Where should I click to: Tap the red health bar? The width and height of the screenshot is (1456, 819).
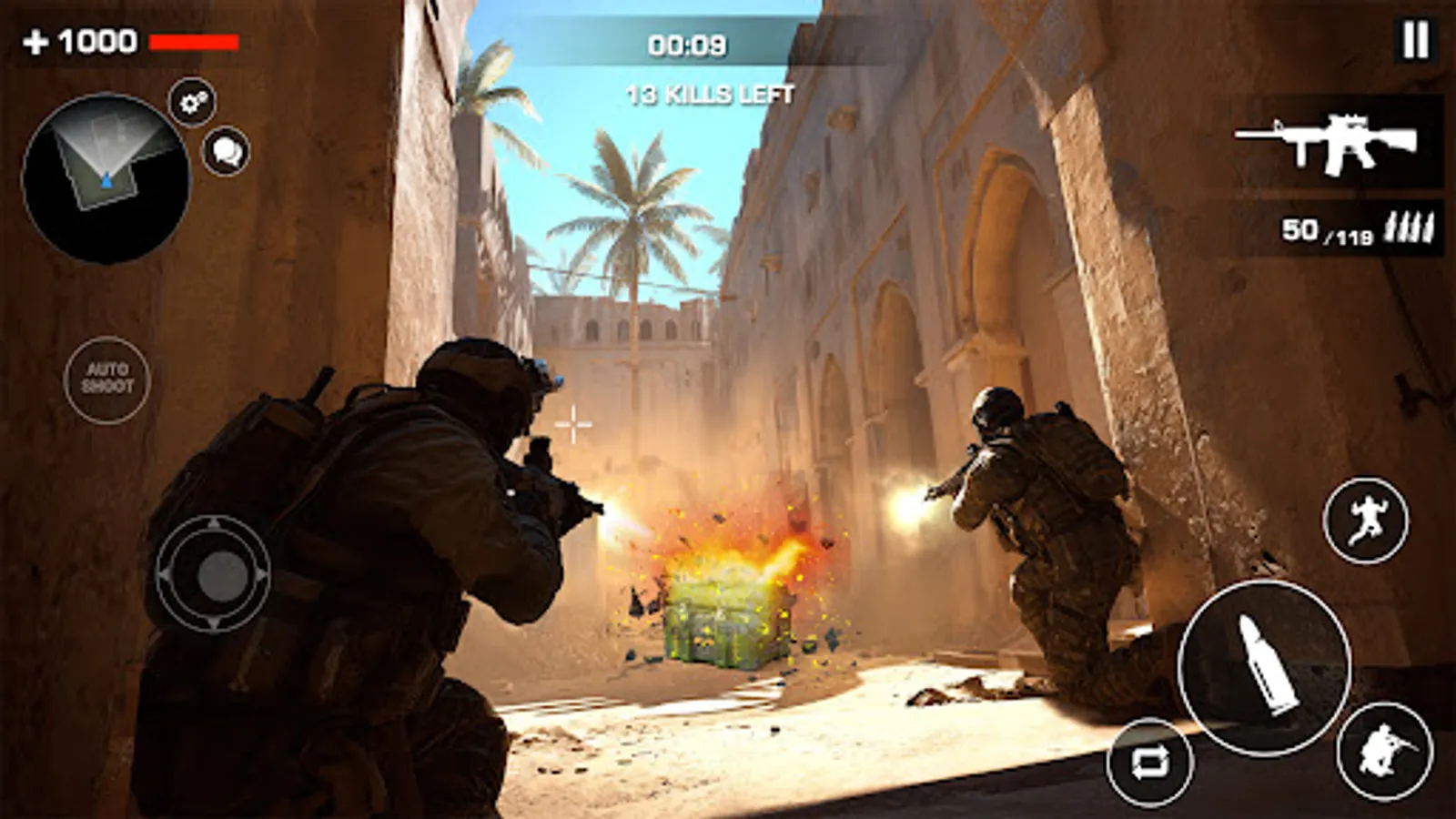pos(194,40)
